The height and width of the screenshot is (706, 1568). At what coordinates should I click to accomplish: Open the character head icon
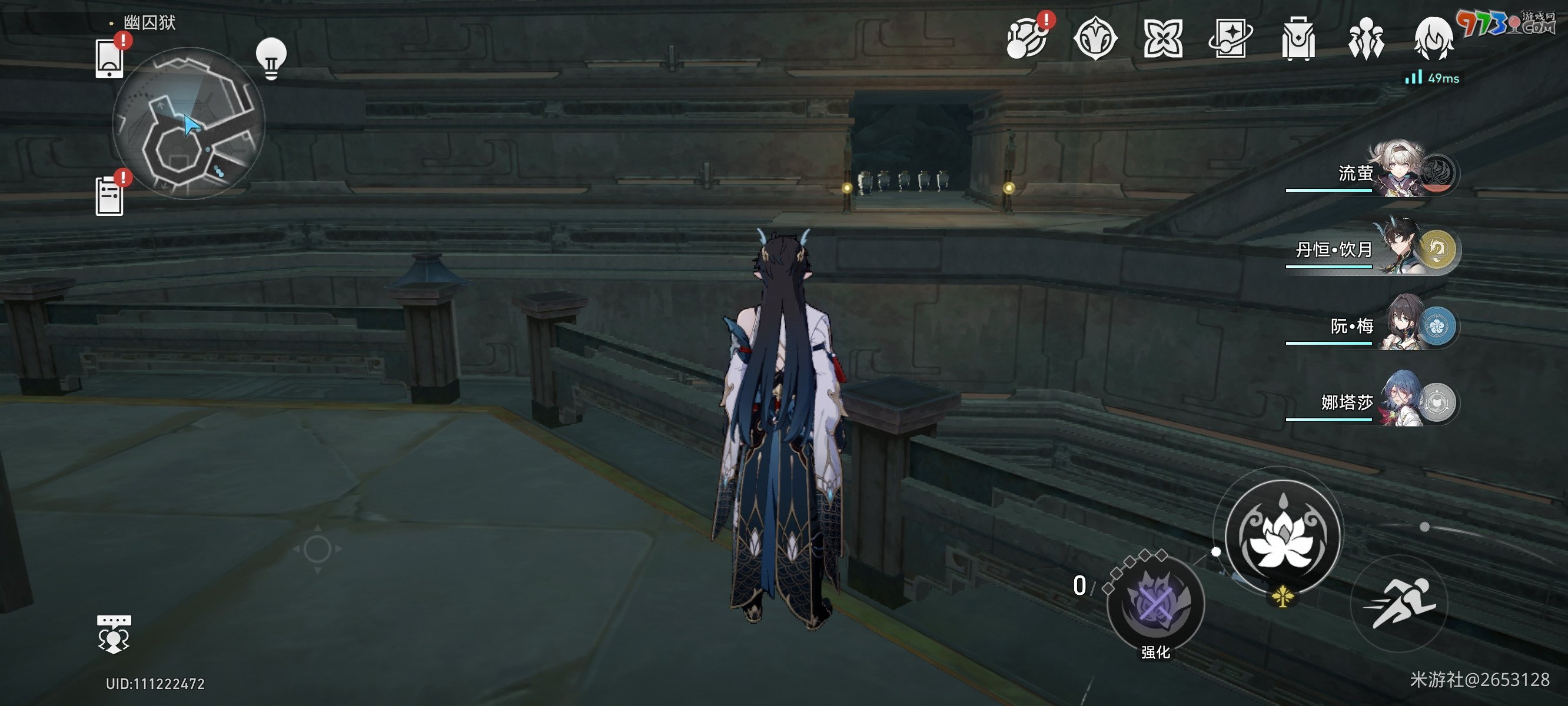tap(1433, 39)
